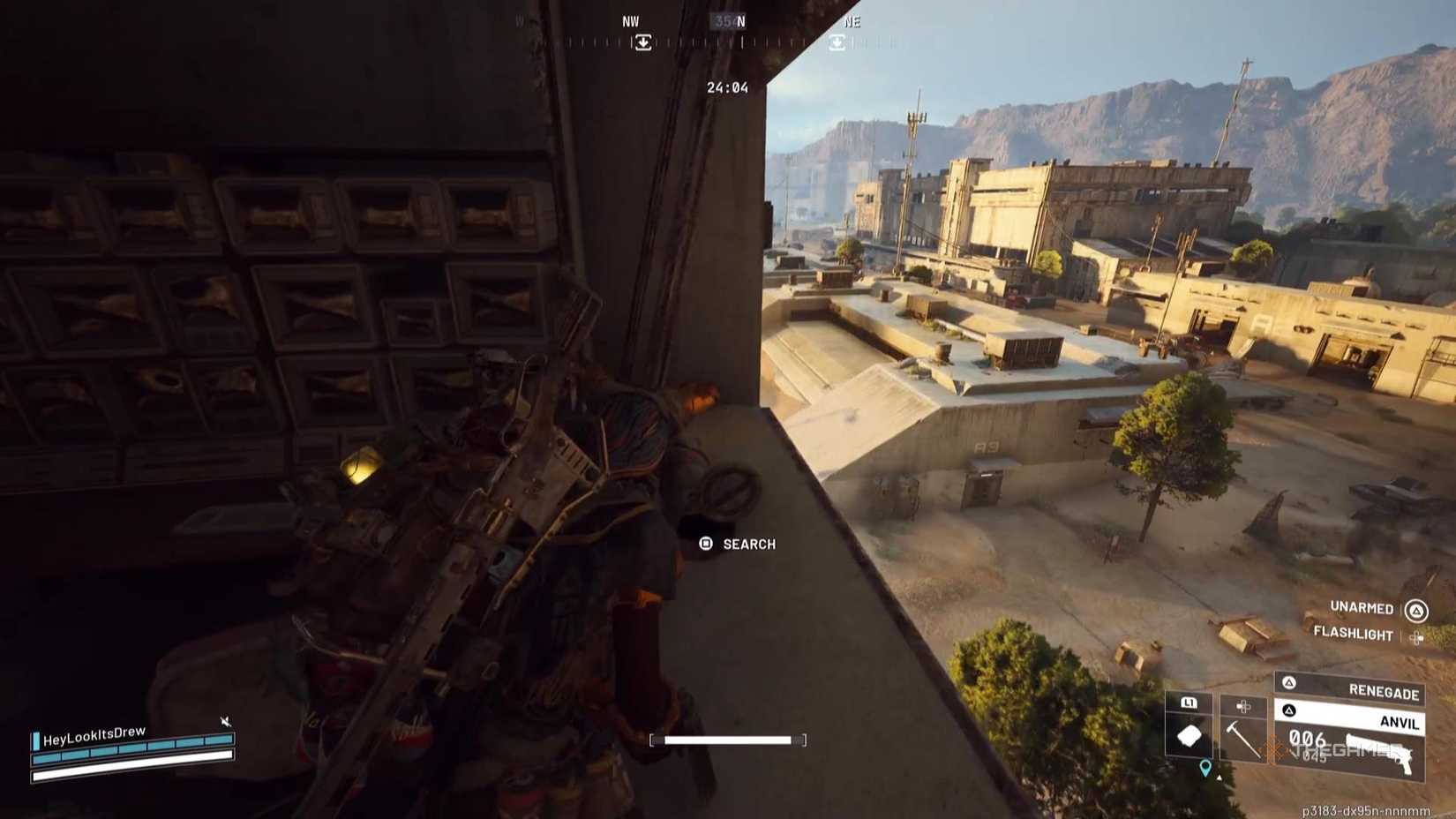Click the triangle button icon beside UNARMED
This screenshot has height=819, width=1456.
coord(1417,611)
